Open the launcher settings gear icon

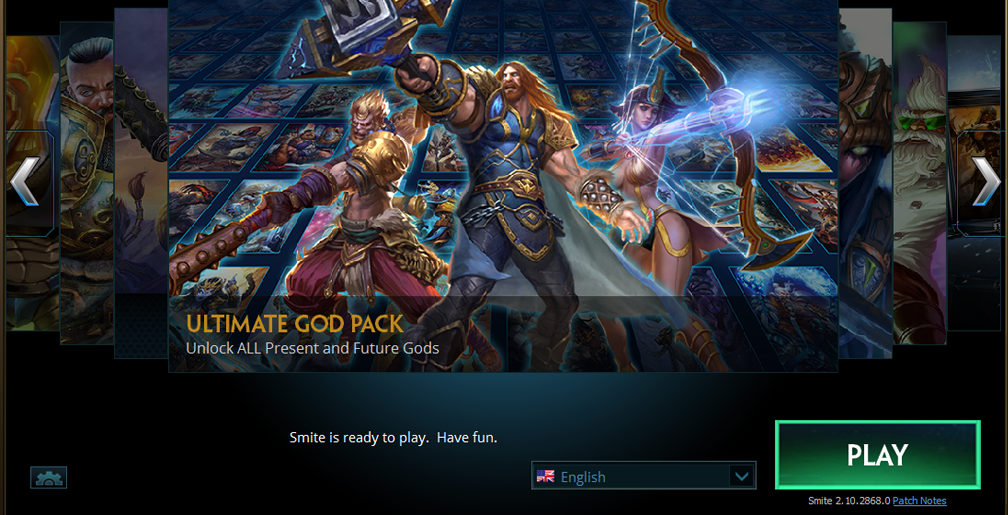(x=49, y=478)
